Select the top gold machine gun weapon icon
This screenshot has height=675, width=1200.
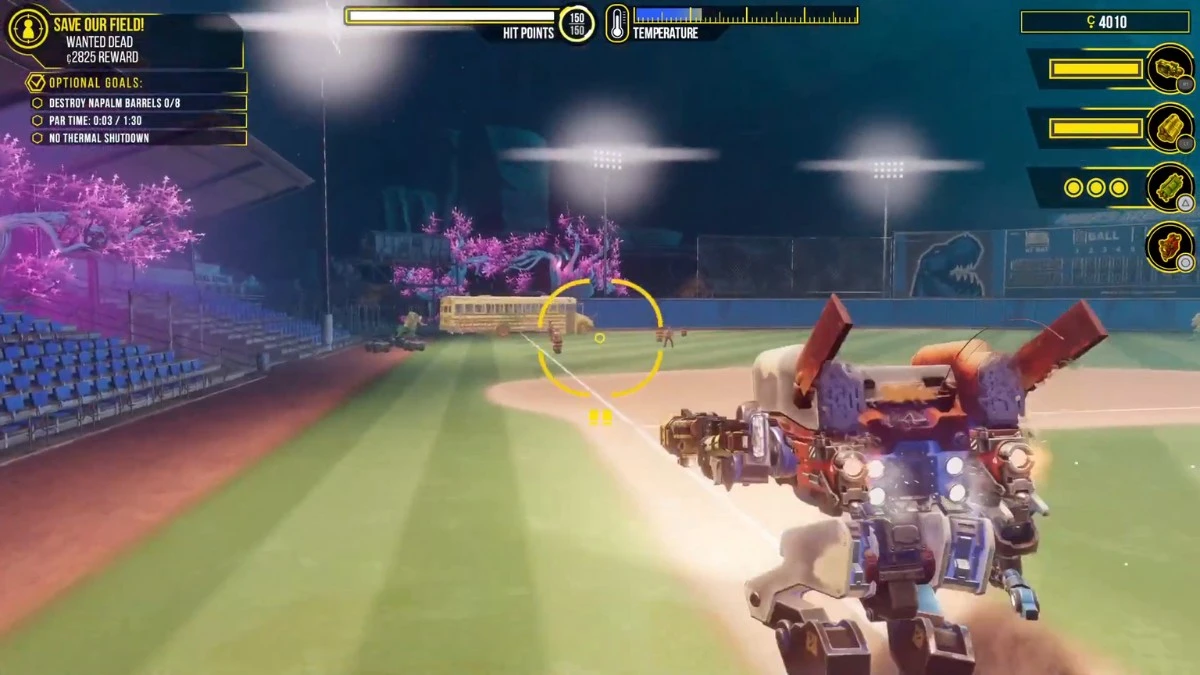click(1168, 68)
